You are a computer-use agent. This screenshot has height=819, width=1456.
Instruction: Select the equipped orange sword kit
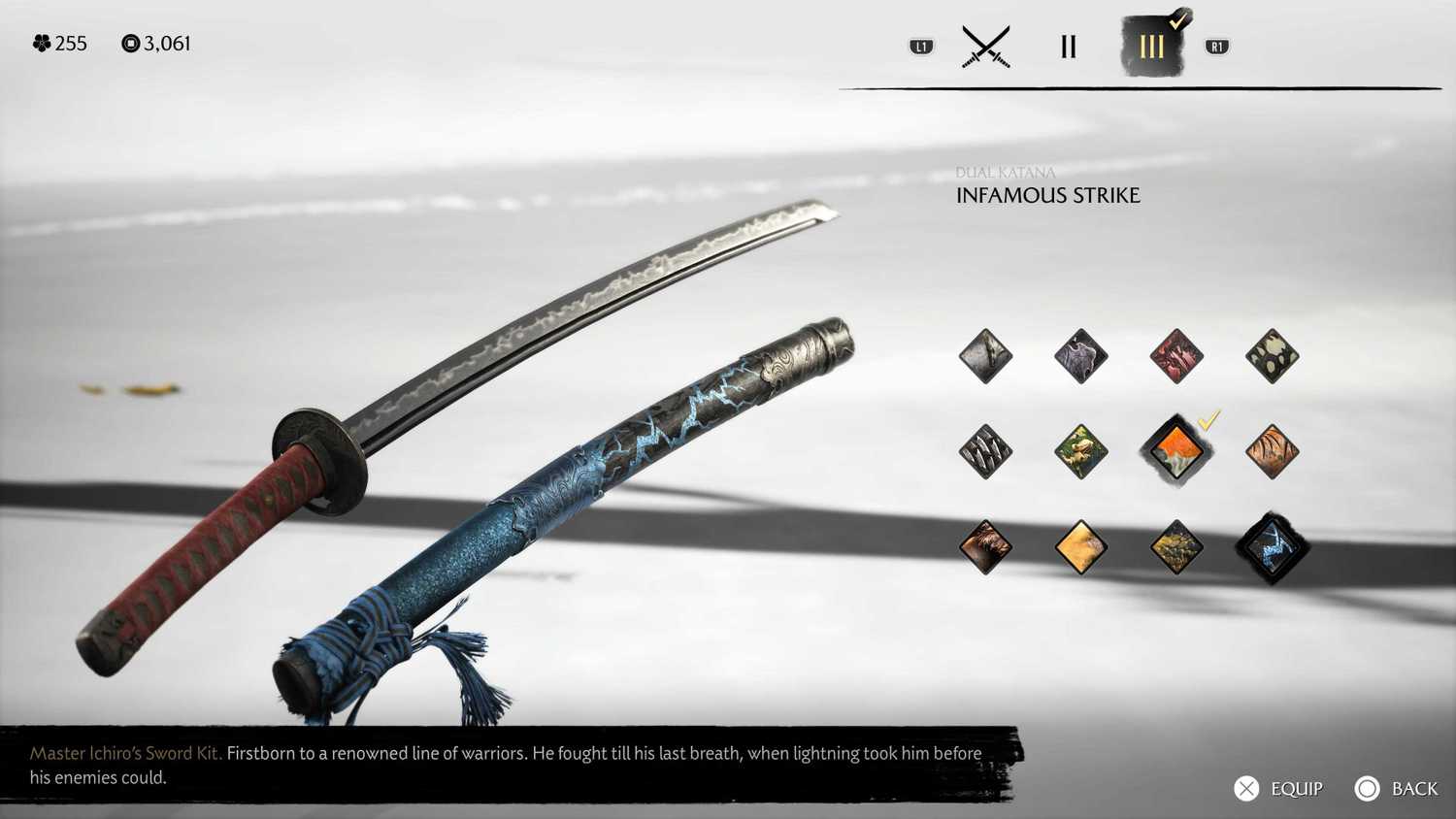coord(1176,451)
